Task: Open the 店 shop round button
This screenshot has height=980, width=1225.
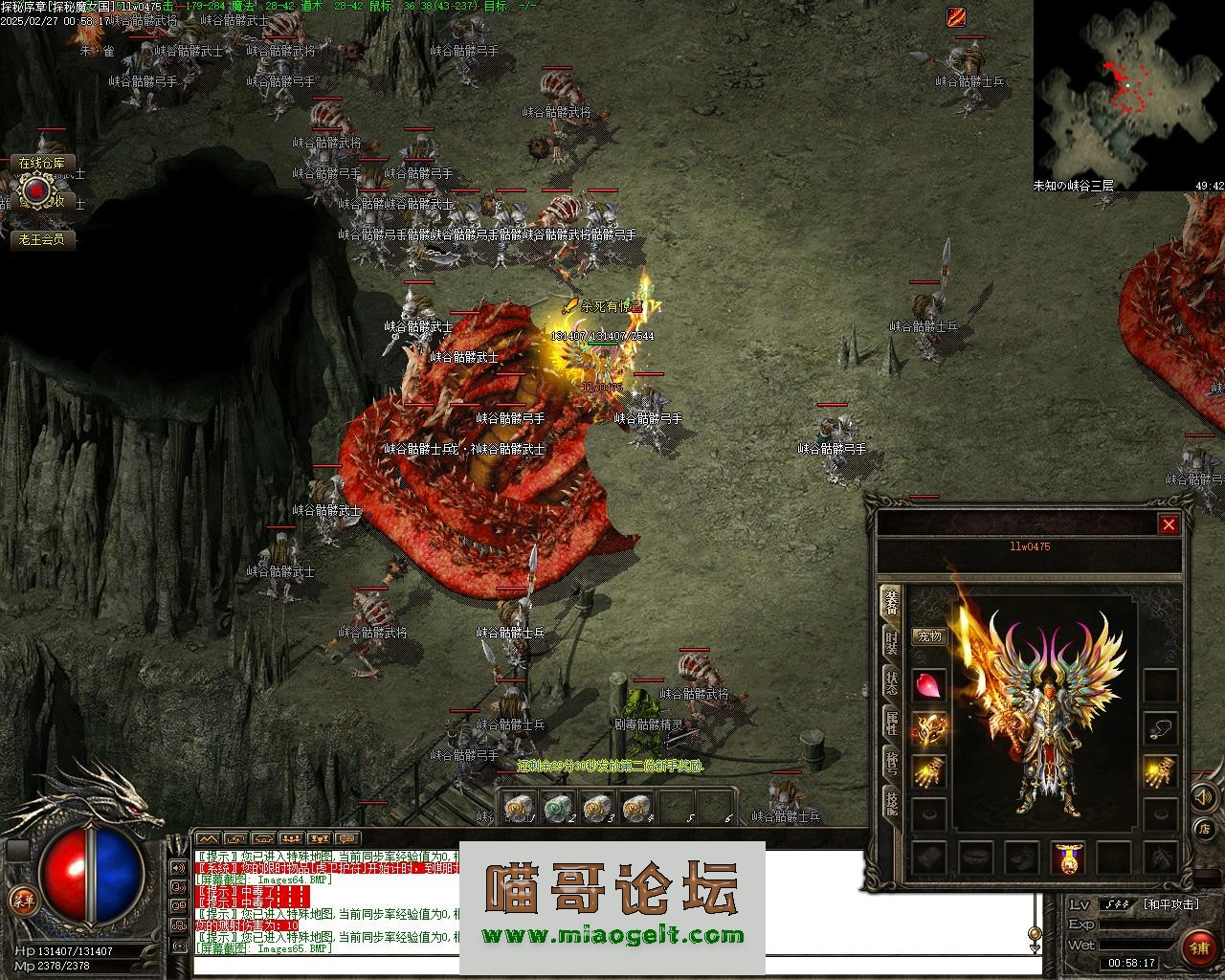Action: (x=1205, y=829)
